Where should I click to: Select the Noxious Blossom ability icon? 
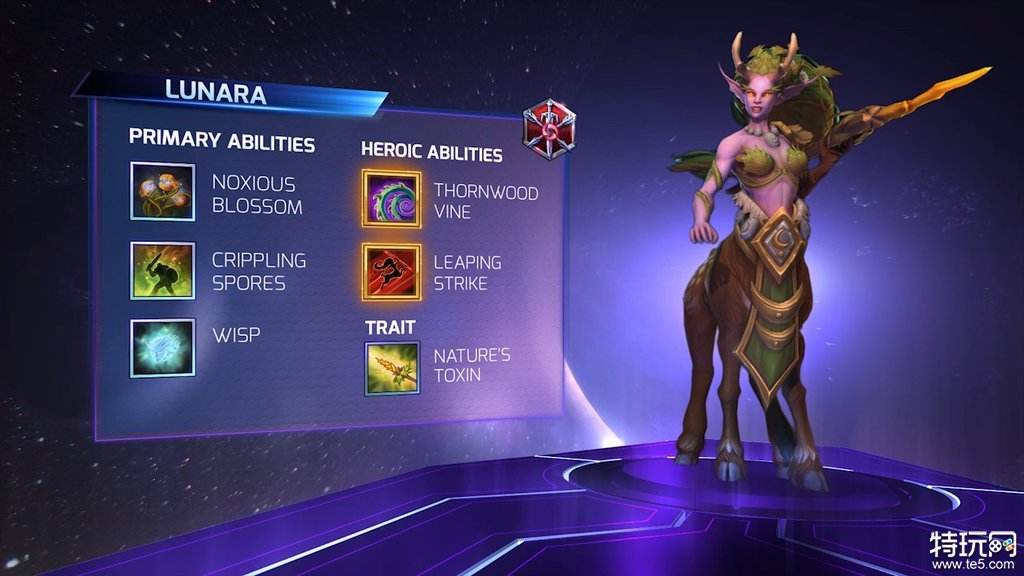pos(162,191)
